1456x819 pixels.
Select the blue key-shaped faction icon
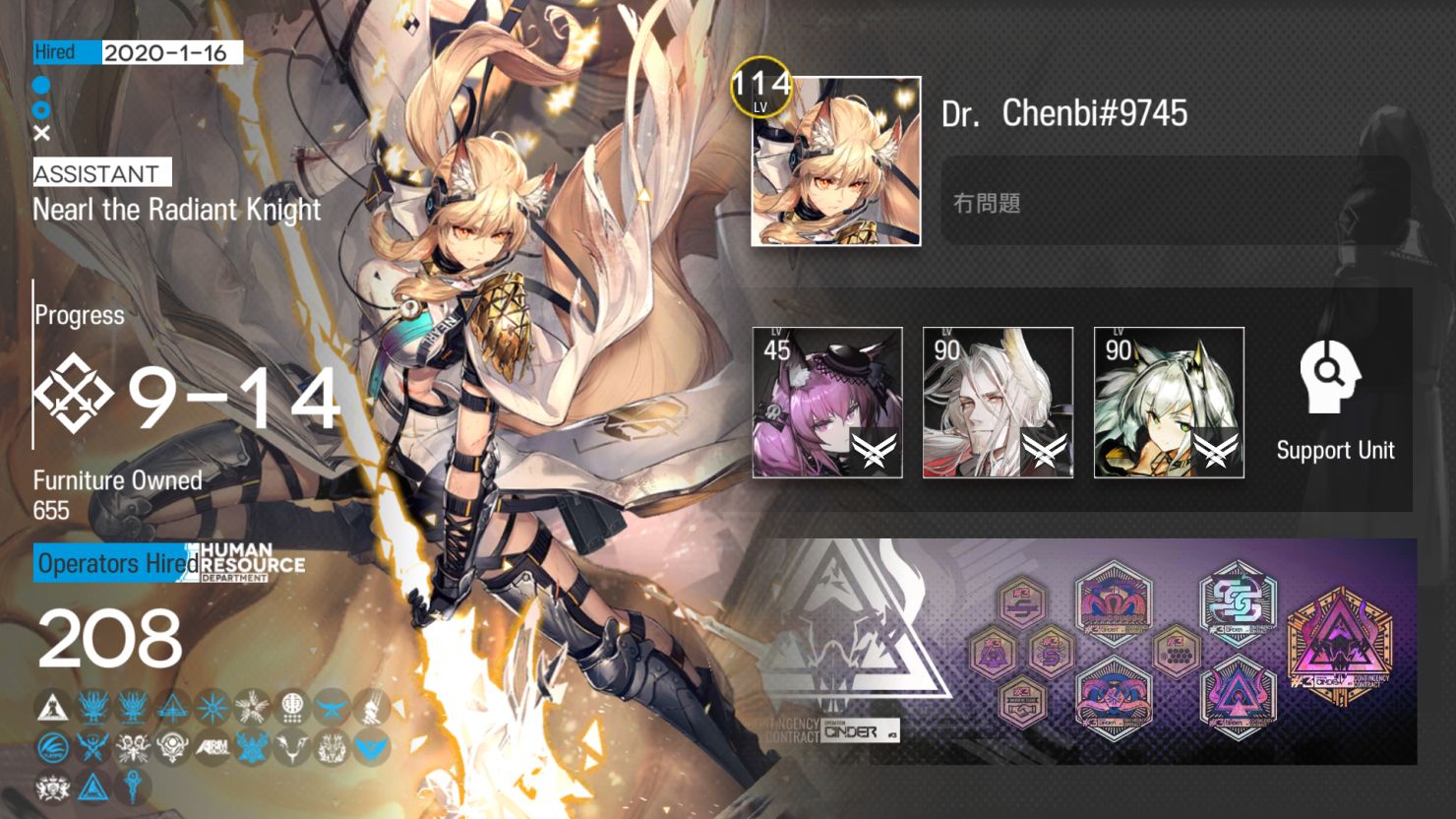click(133, 786)
